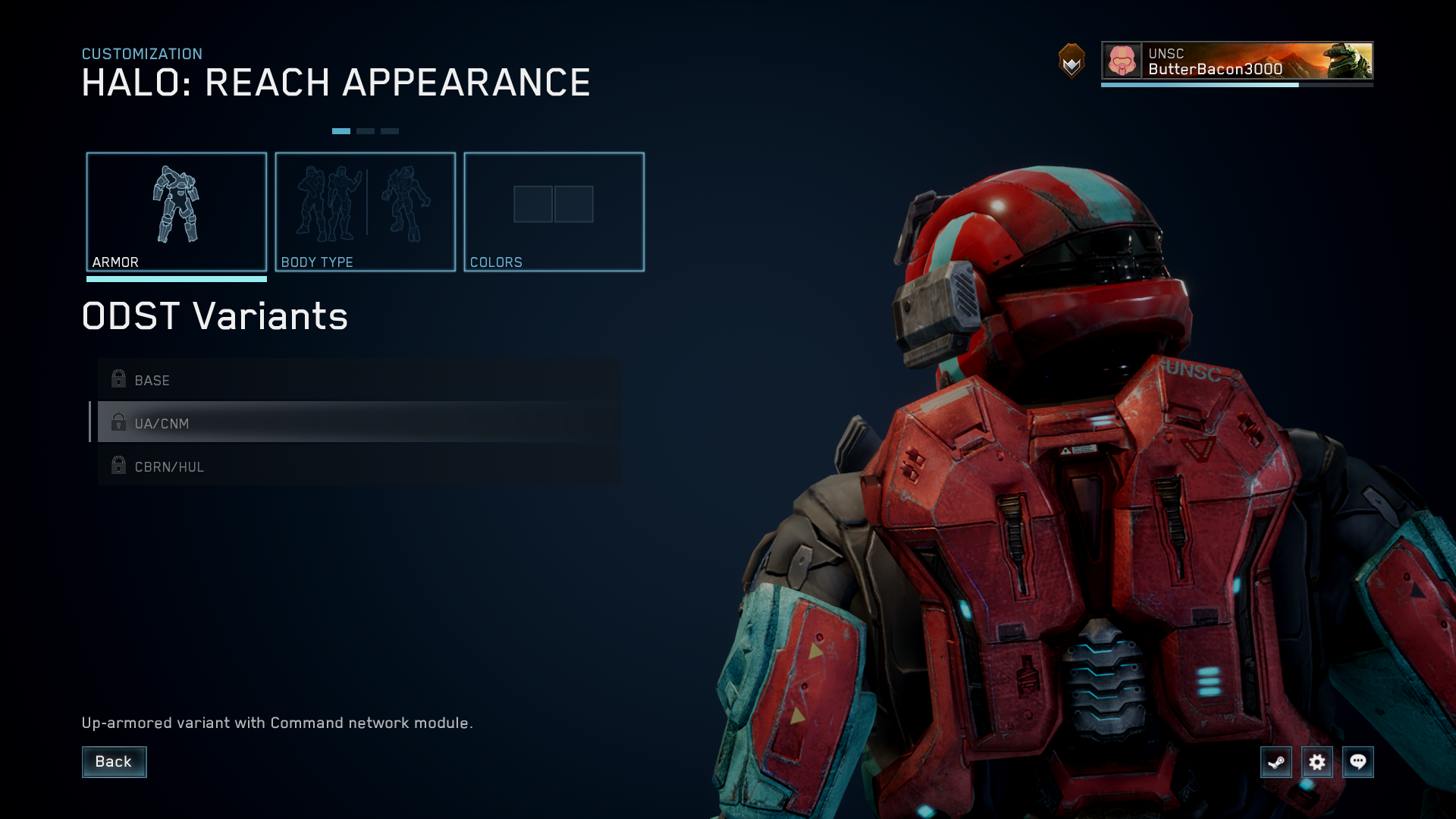Open chat via the speech bubble icon
This screenshot has width=1456, height=819.
(1359, 762)
